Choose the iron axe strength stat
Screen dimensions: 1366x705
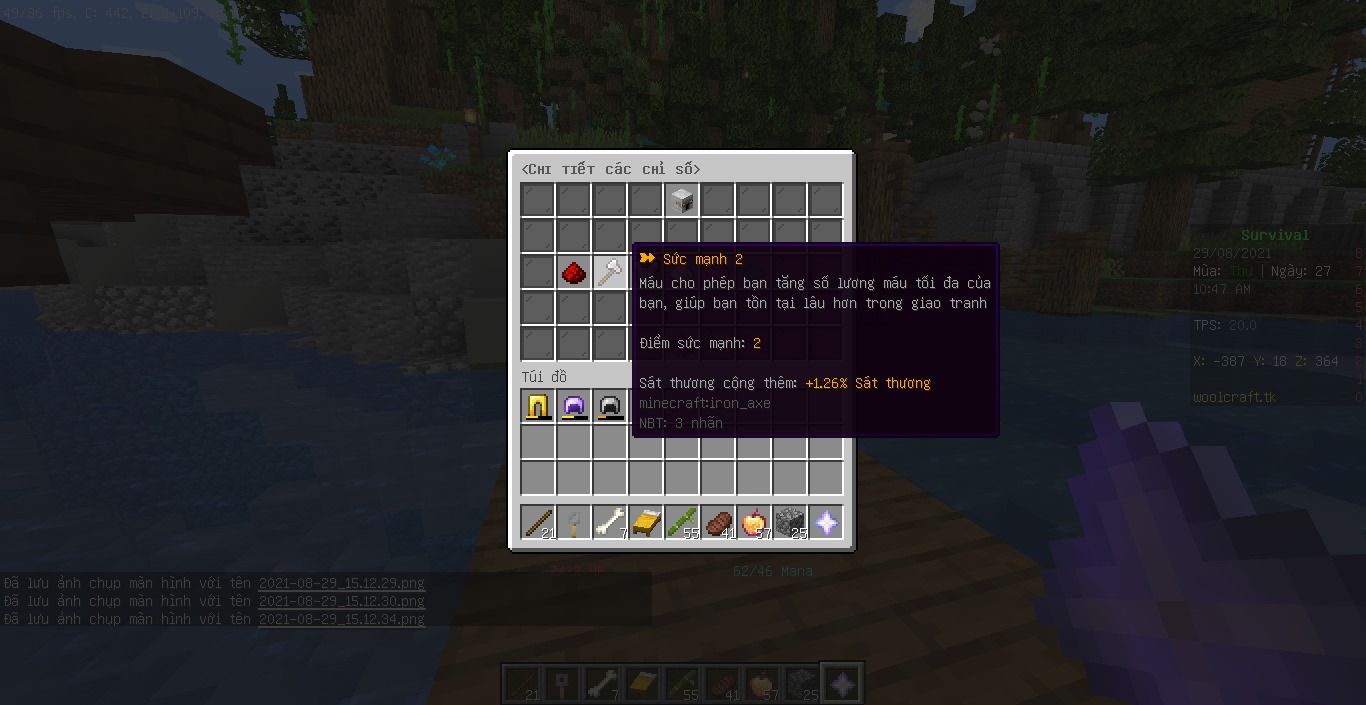610,272
